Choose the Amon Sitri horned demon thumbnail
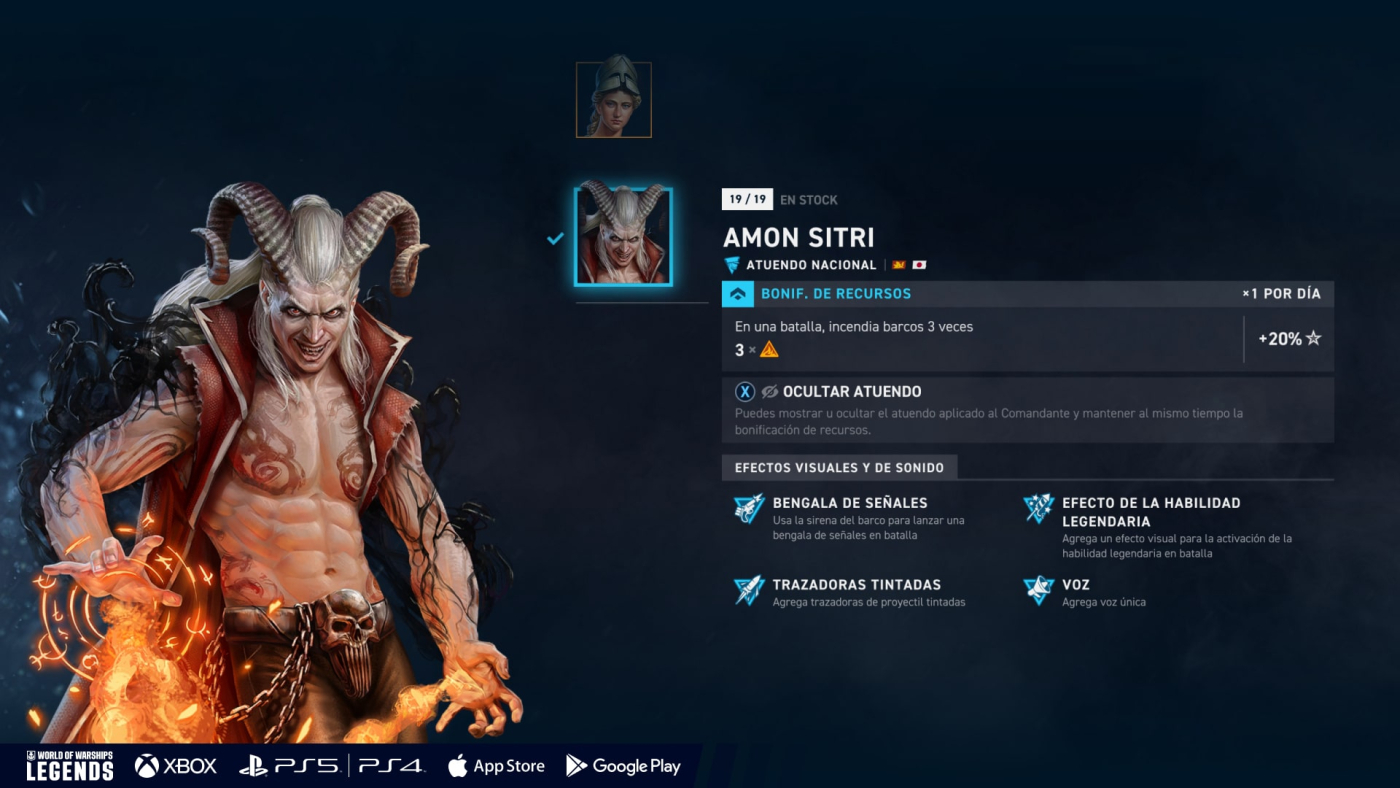Viewport: 1400px width, 788px height. [623, 237]
